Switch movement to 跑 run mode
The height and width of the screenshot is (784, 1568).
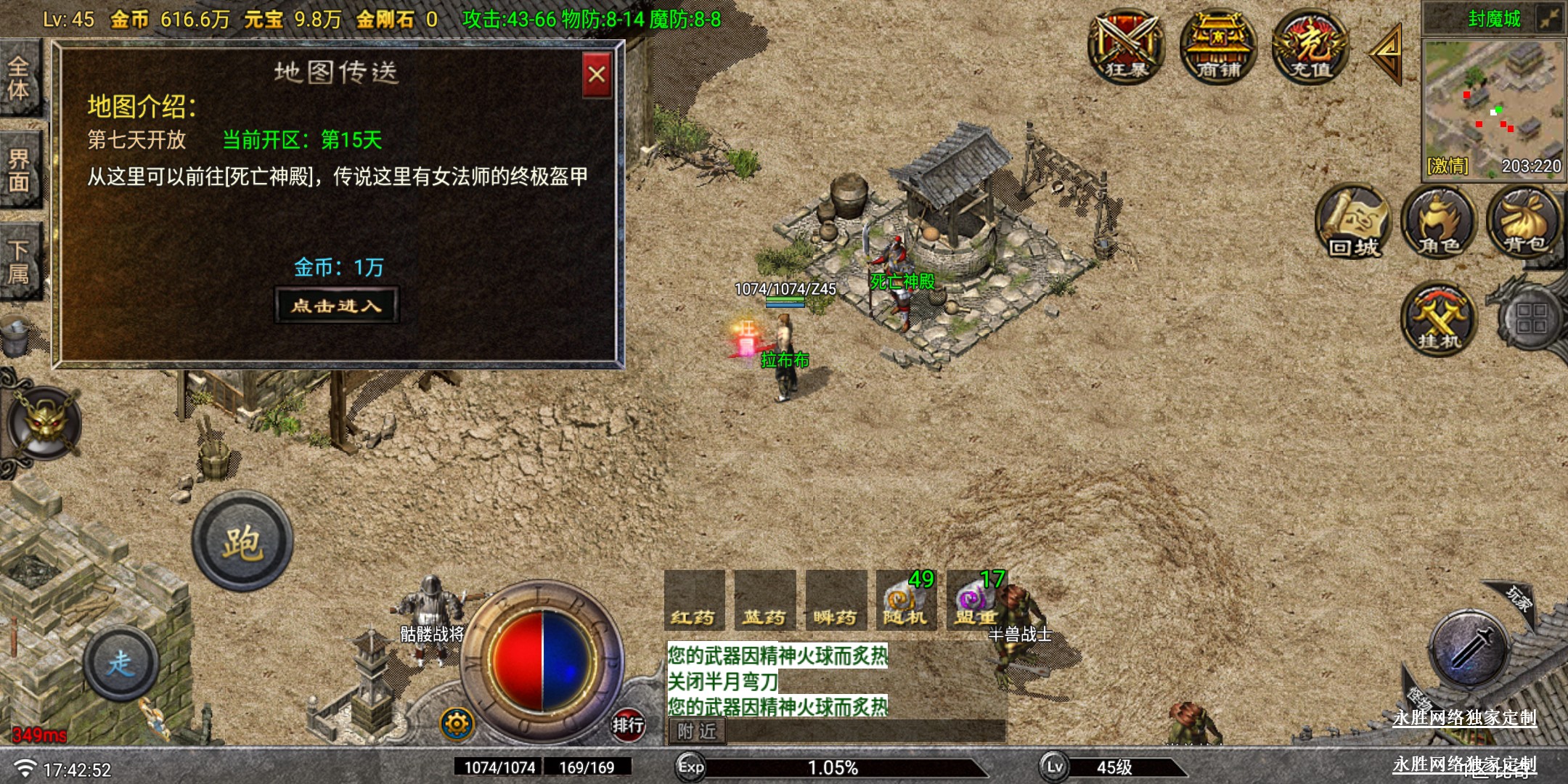click(242, 542)
